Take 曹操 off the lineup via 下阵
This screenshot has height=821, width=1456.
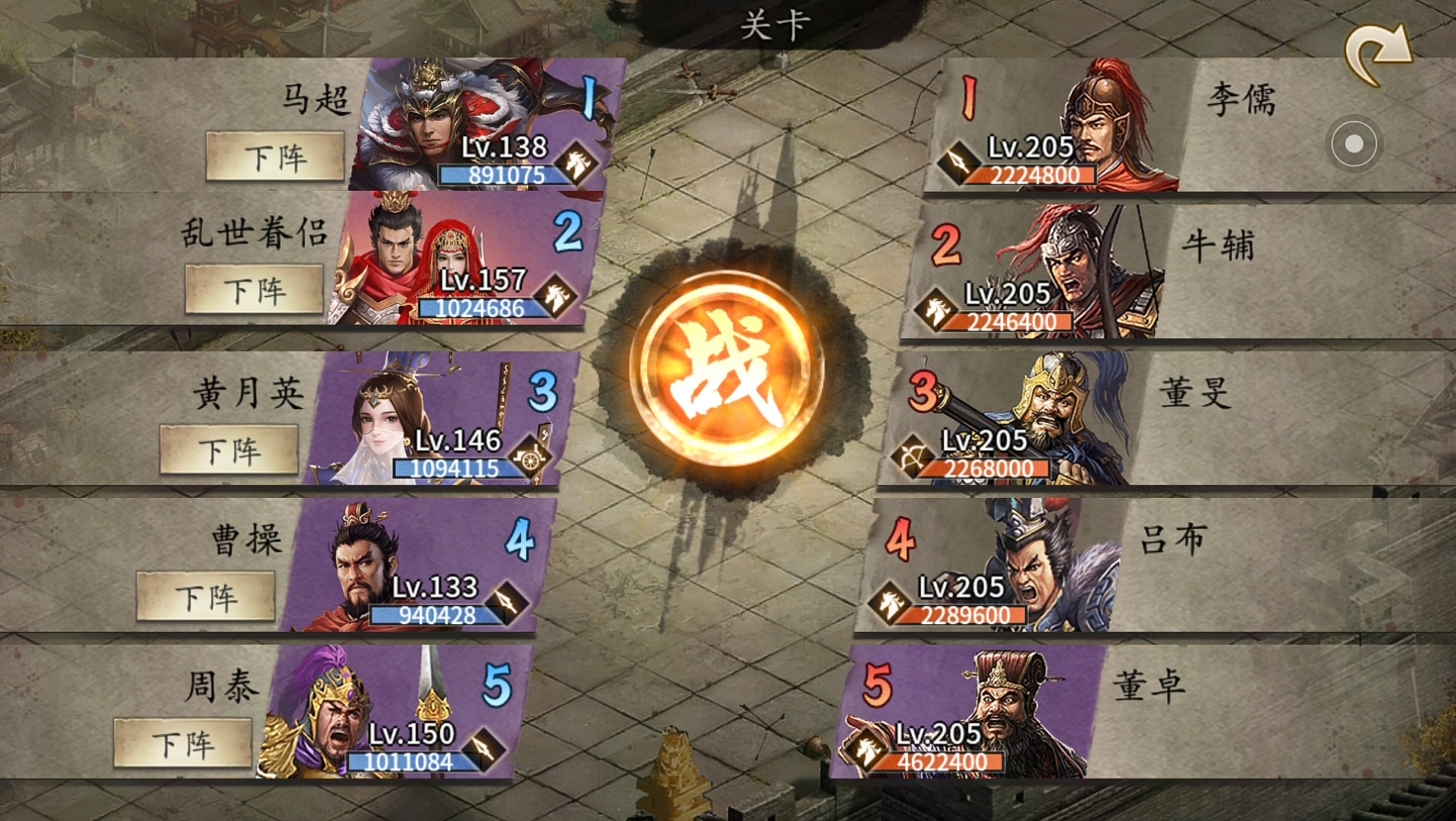pos(206,598)
